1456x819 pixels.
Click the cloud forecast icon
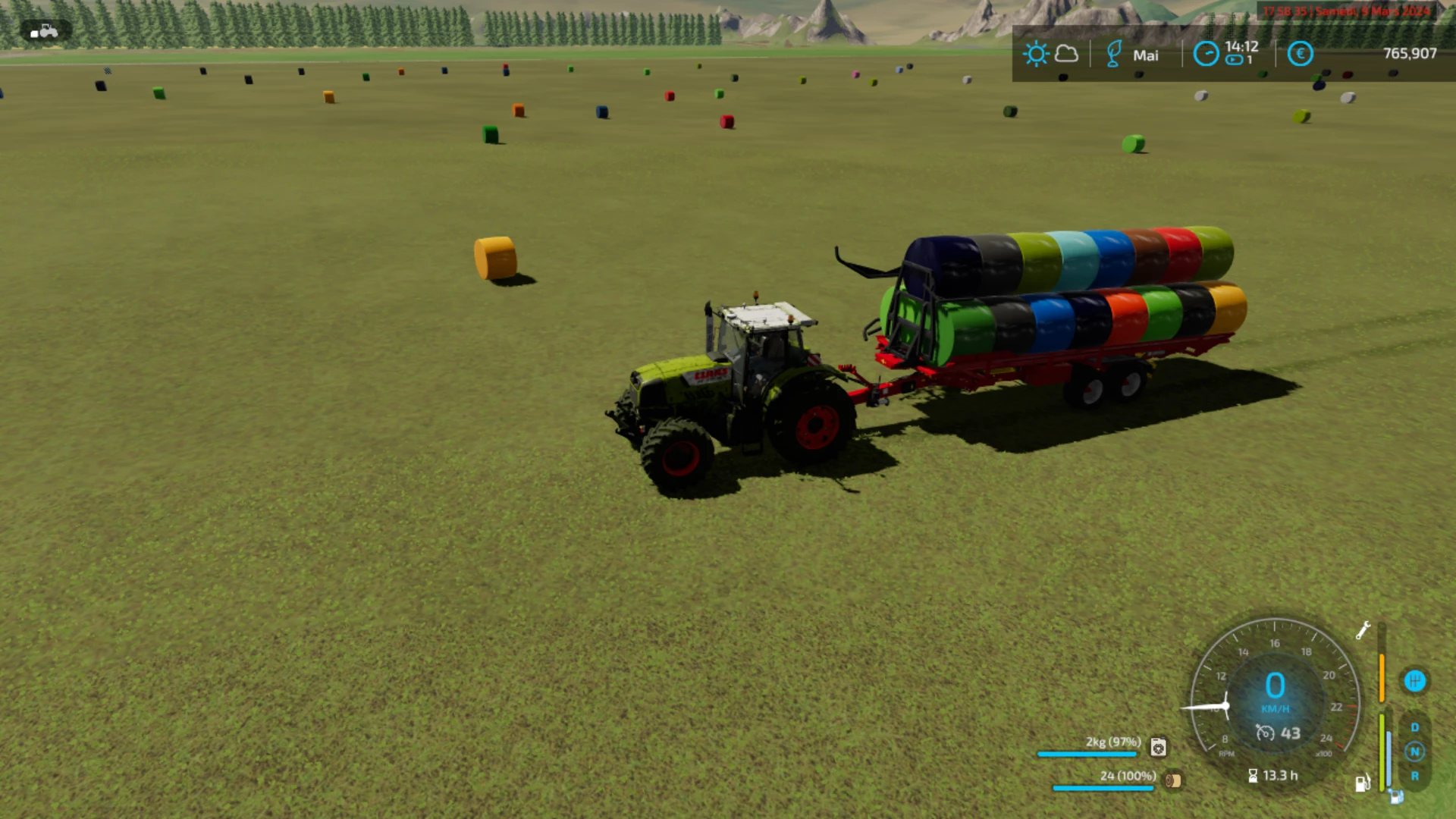point(1066,54)
